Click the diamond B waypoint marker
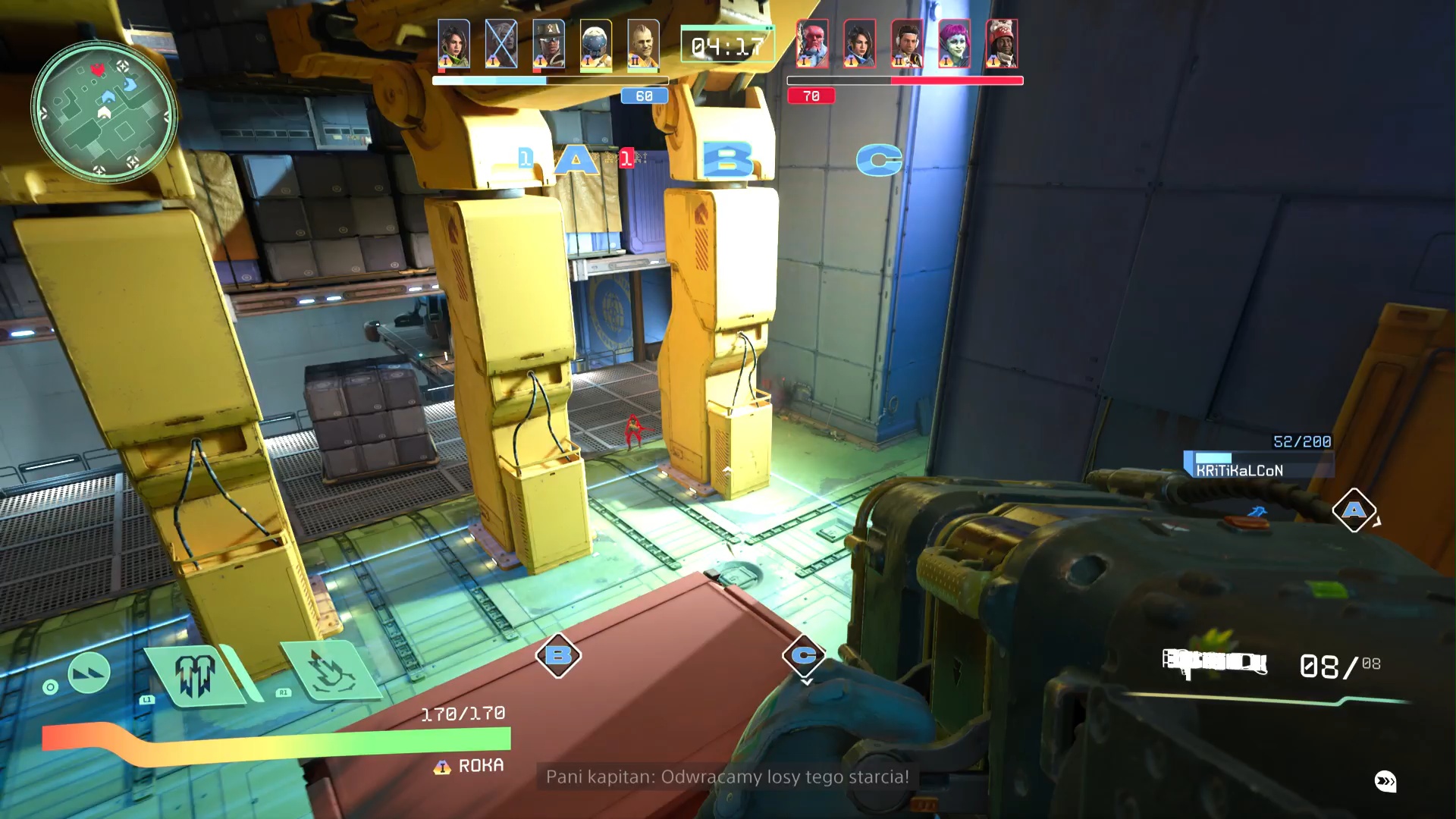 558,655
